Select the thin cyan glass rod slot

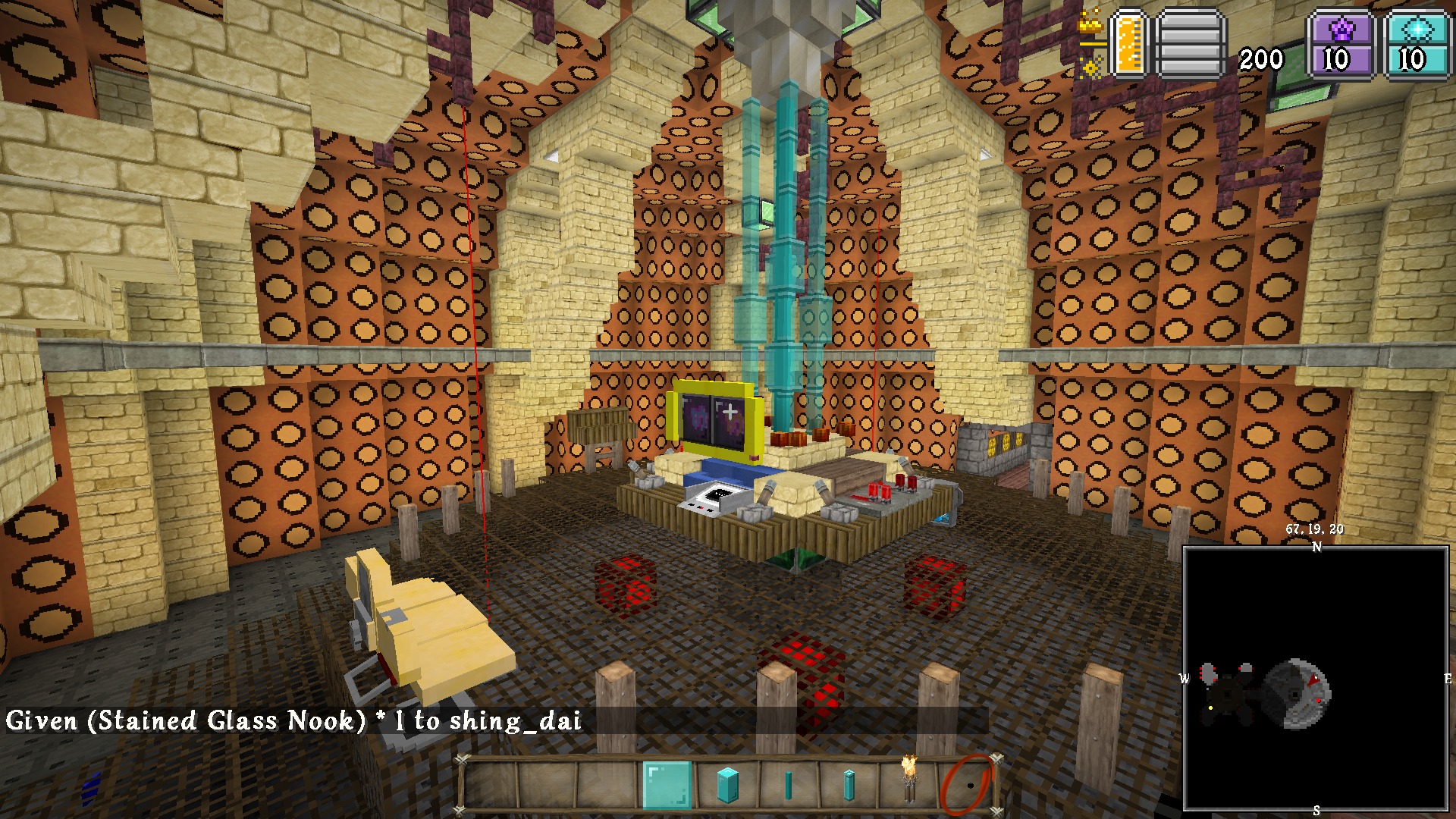(788, 785)
